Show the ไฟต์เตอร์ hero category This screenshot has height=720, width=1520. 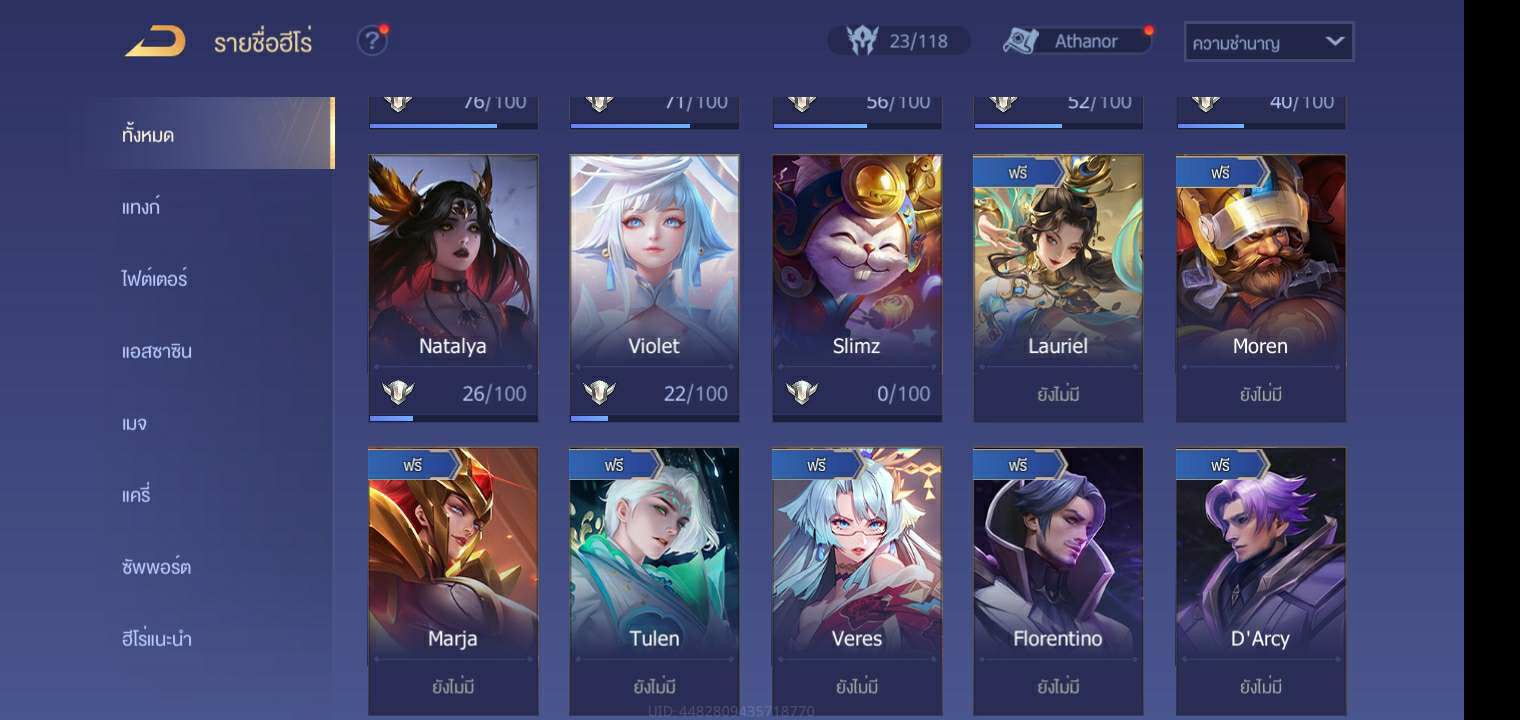(x=155, y=279)
